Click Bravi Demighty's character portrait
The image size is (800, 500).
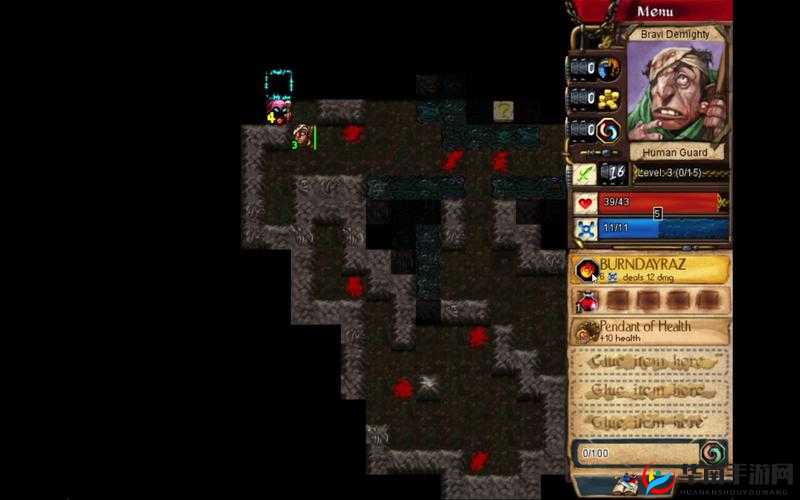[675, 92]
